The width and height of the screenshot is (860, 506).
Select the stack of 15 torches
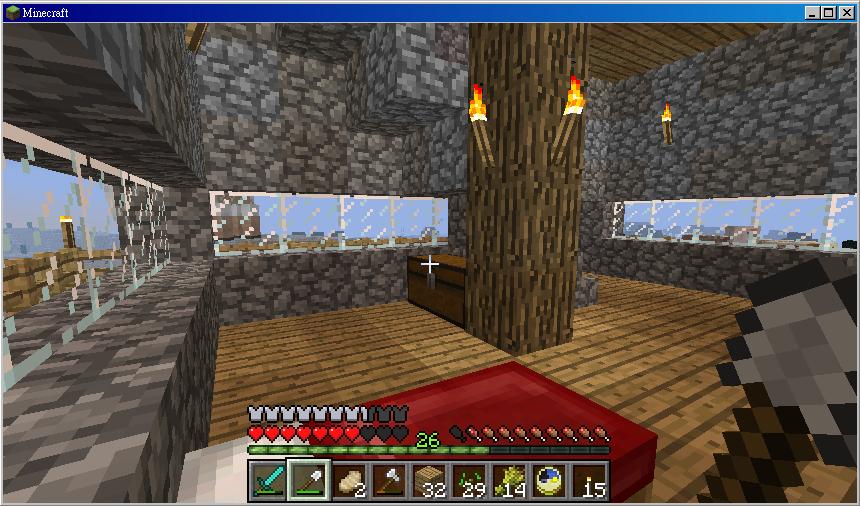(x=590, y=481)
